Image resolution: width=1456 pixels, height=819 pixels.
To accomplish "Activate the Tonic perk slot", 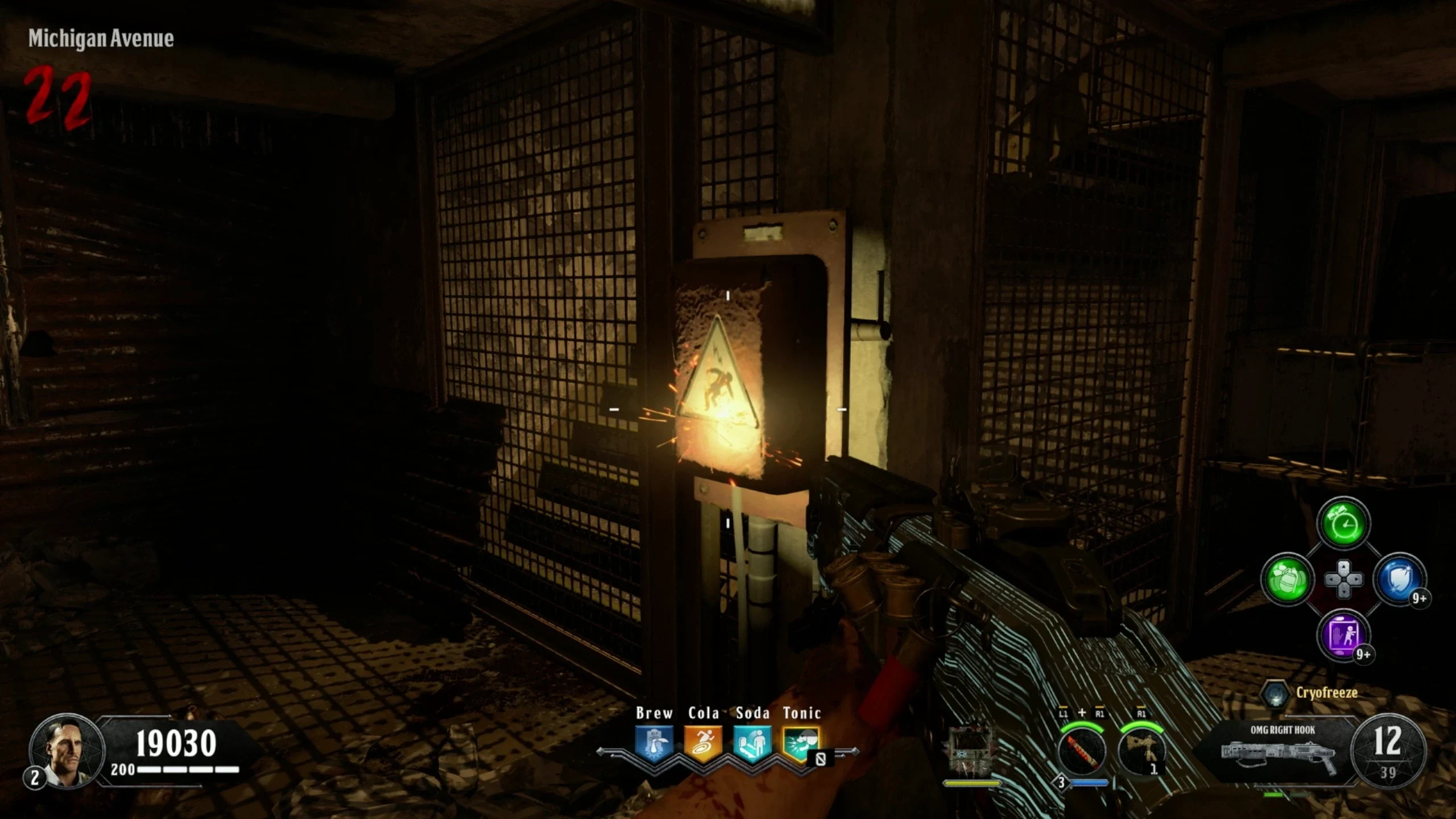I will click(x=801, y=743).
